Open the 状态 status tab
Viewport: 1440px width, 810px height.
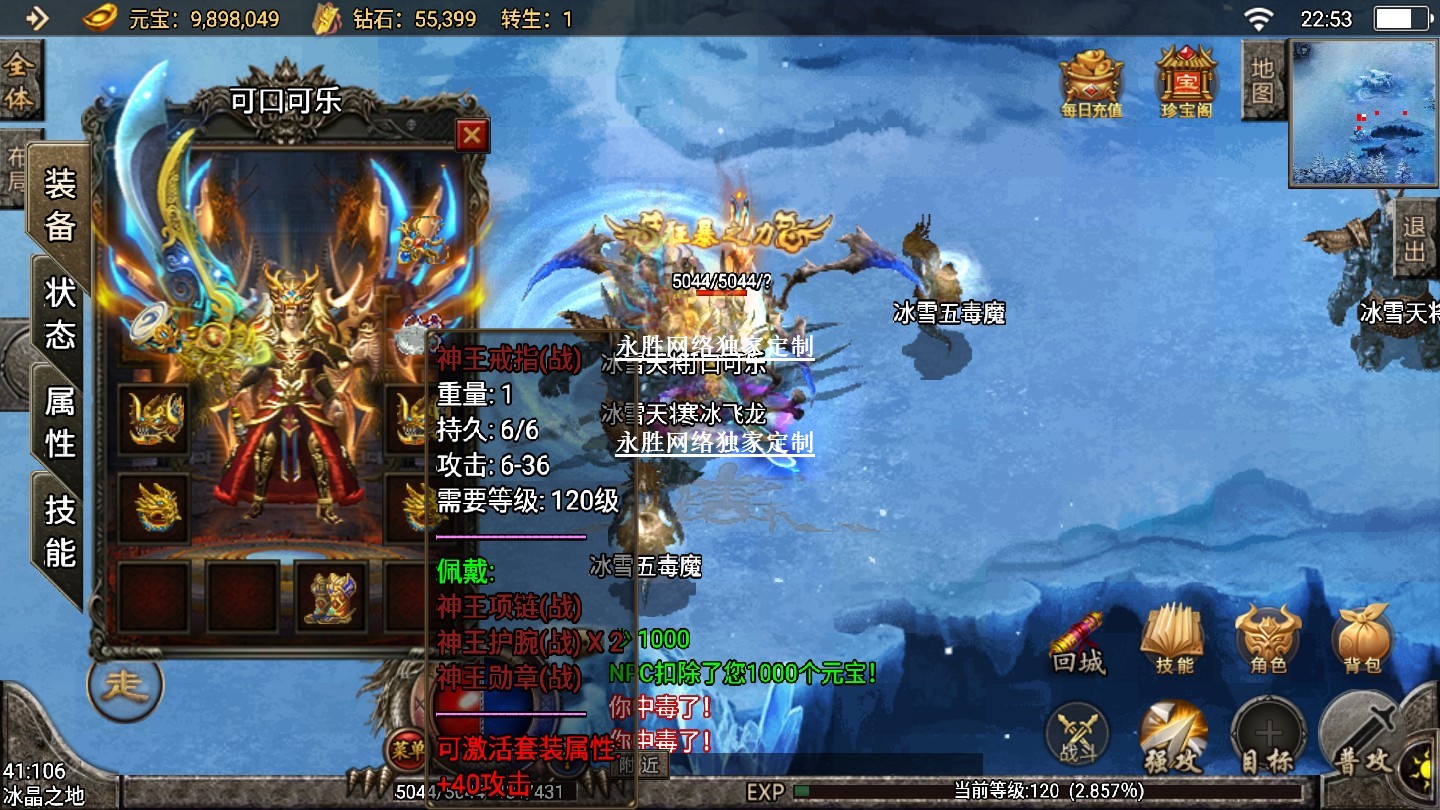coord(60,312)
